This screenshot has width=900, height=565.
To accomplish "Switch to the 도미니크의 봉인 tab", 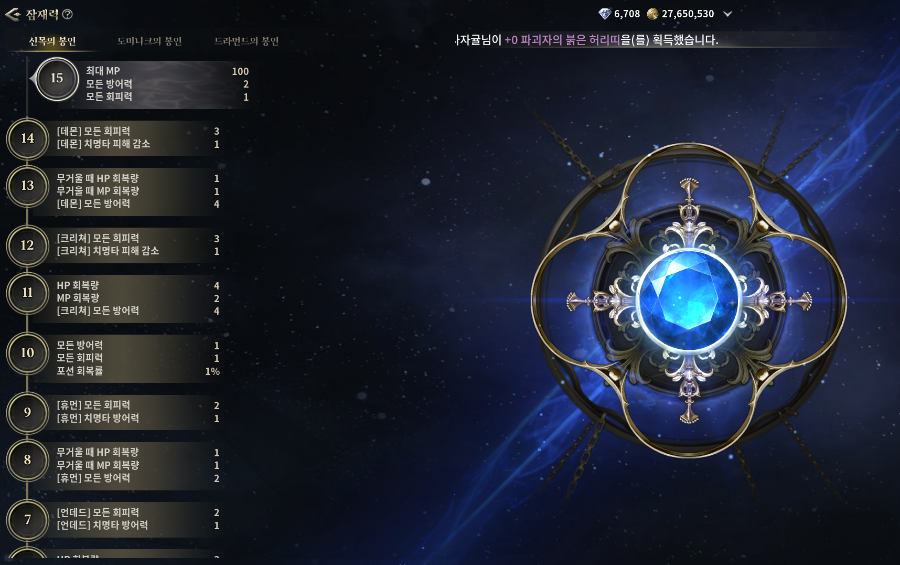I will pos(149,42).
